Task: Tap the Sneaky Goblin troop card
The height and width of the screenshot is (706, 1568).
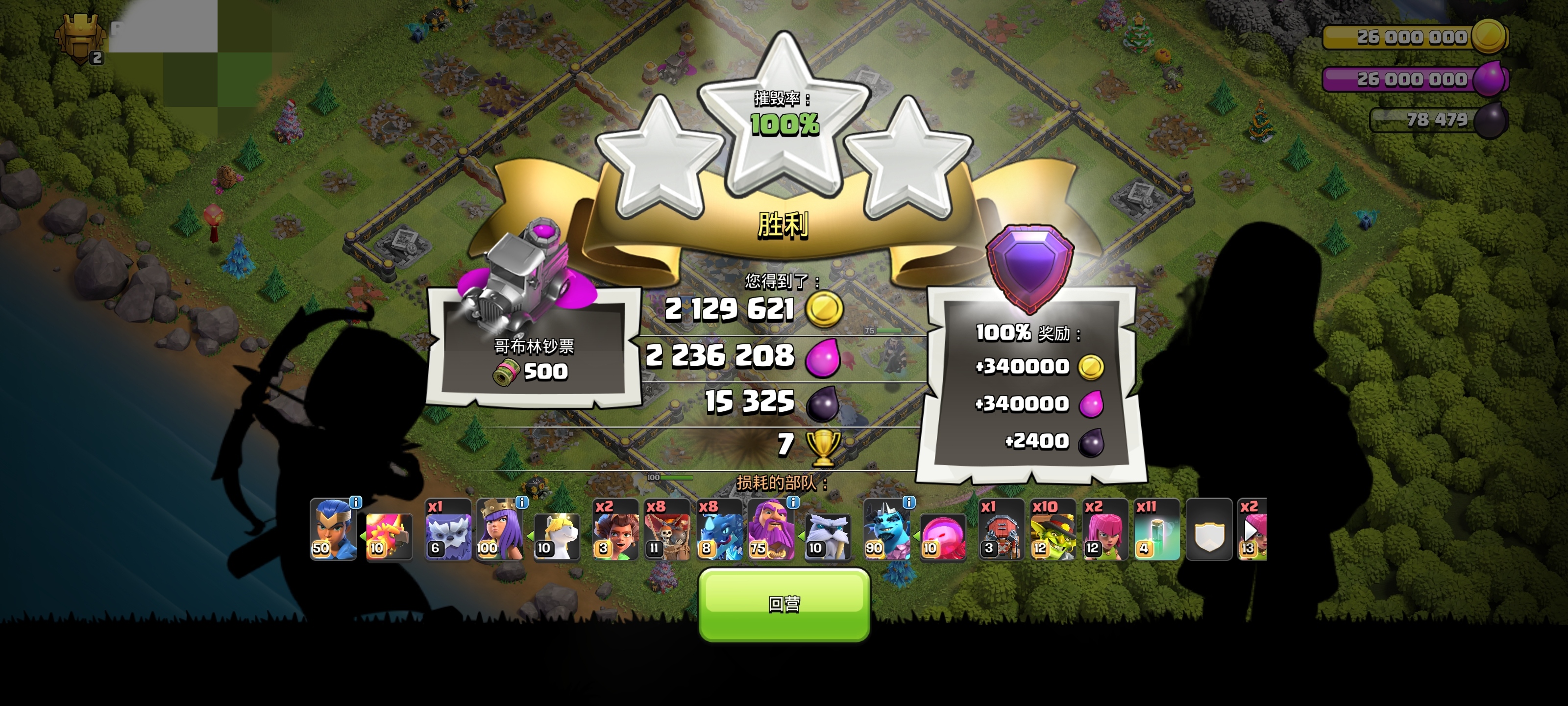Action: click(x=1053, y=530)
